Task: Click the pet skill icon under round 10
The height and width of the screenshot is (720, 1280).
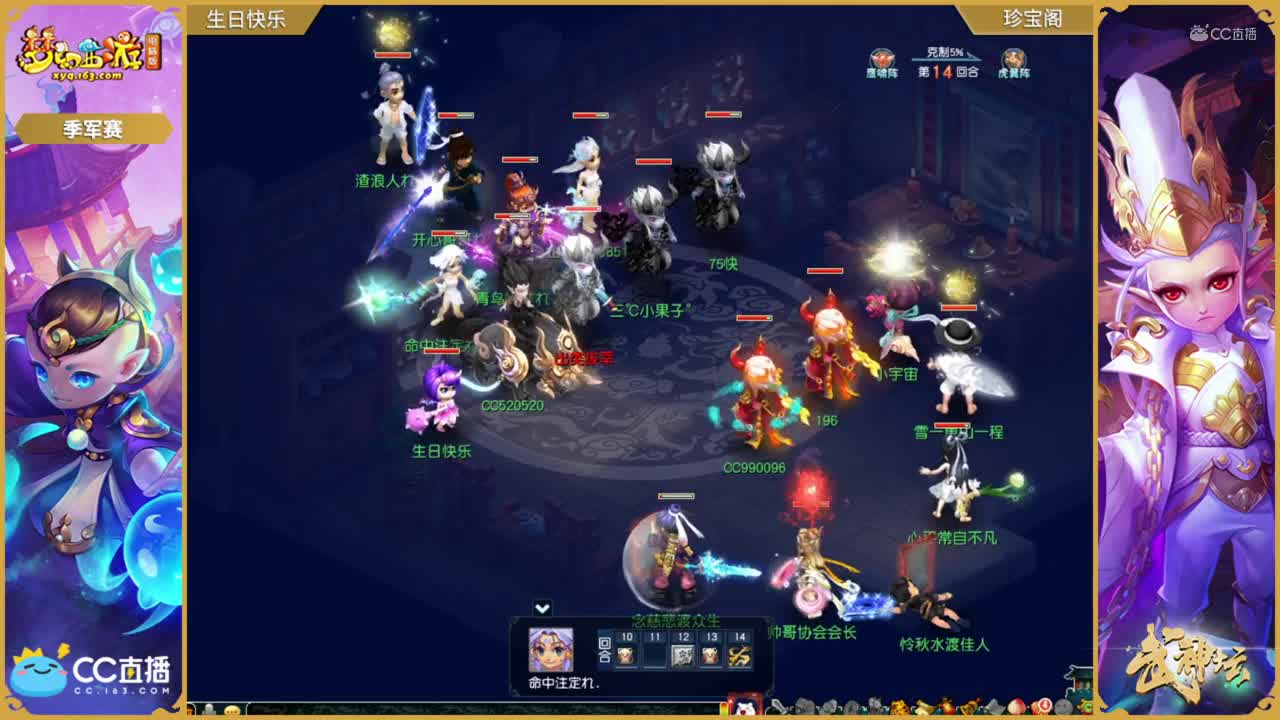Action: click(x=626, y=656)
